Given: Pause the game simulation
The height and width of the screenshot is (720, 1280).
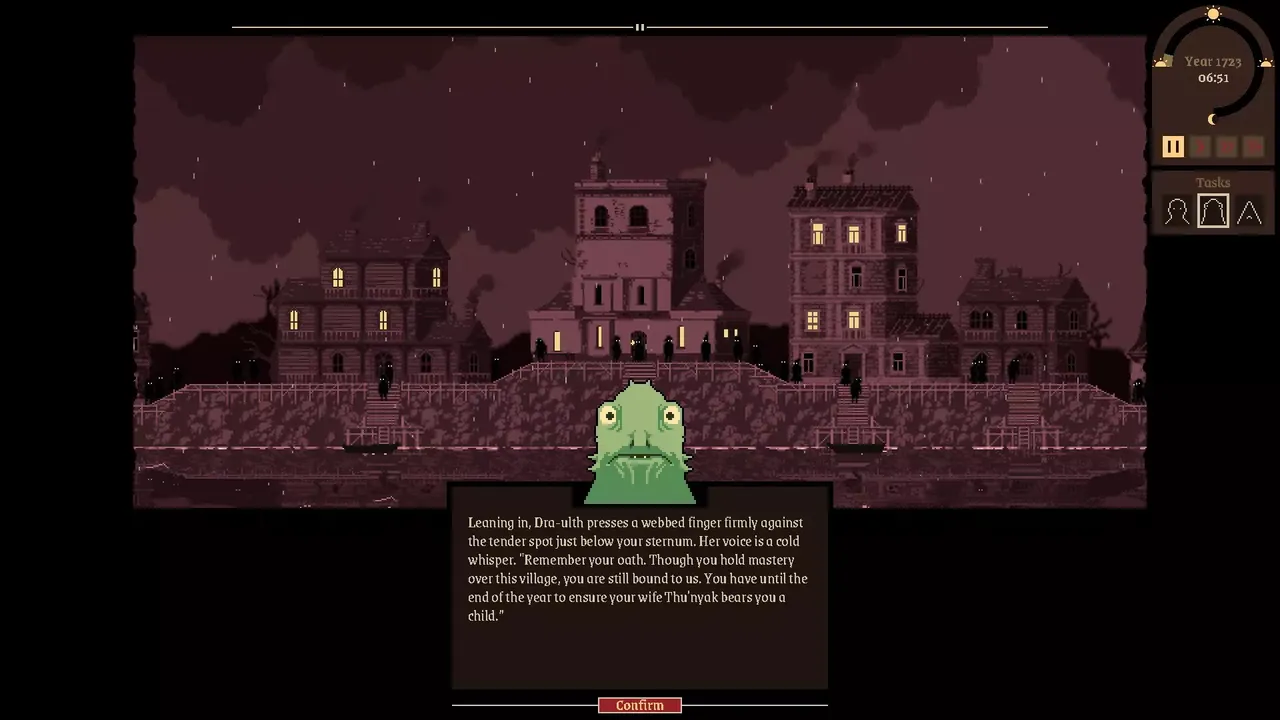Looking at the screenshot, I should pos(1172,146).
